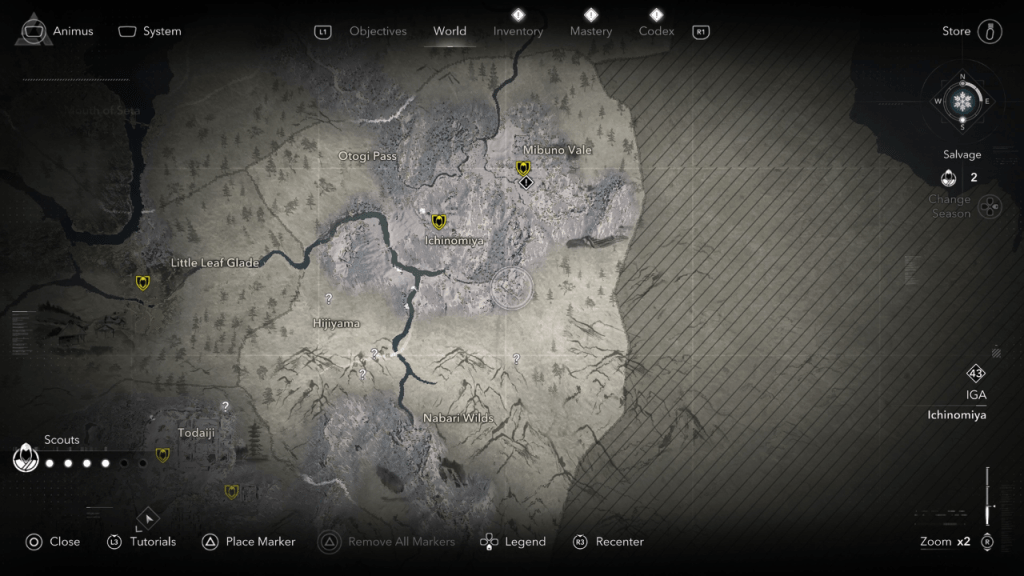Place a marker on the map
The height and width of the screenshot is (576, 1024).
click(x=249, y=542)
